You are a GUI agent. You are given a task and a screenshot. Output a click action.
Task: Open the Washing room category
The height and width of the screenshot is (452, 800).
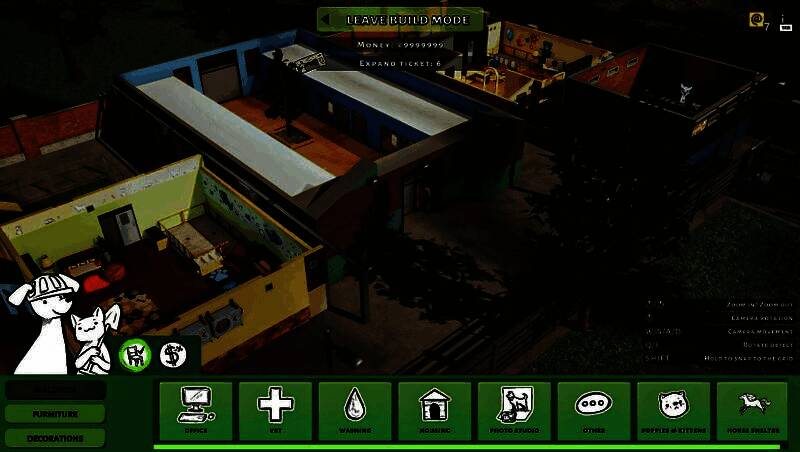coord(355,410)
